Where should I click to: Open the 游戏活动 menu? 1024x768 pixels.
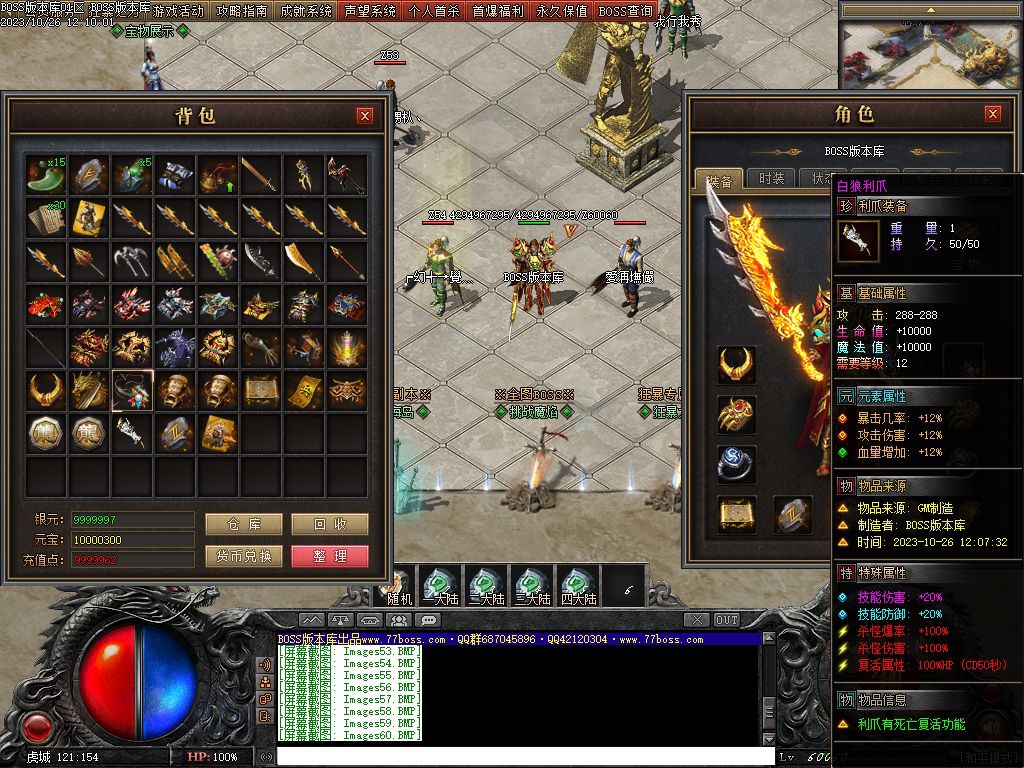point(178,11)
